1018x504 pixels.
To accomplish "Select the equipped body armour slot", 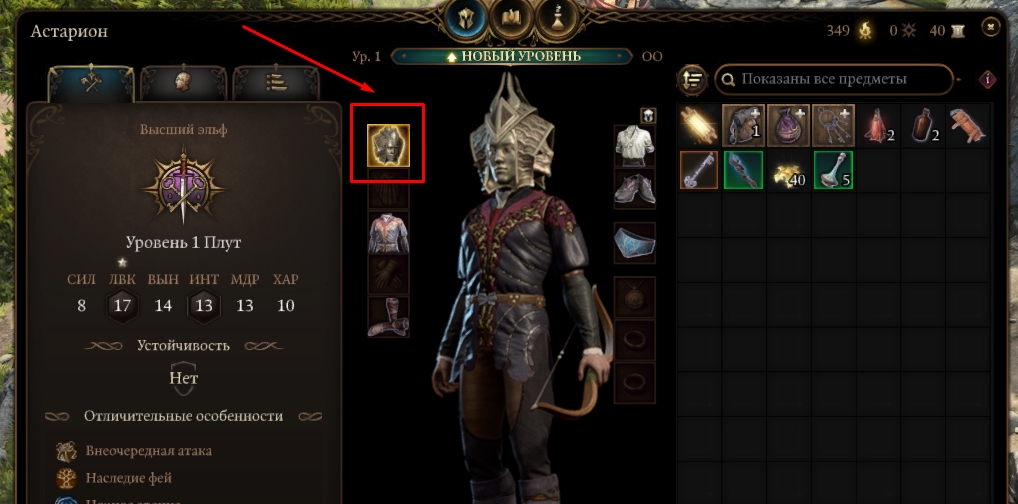I will [388, 232].
